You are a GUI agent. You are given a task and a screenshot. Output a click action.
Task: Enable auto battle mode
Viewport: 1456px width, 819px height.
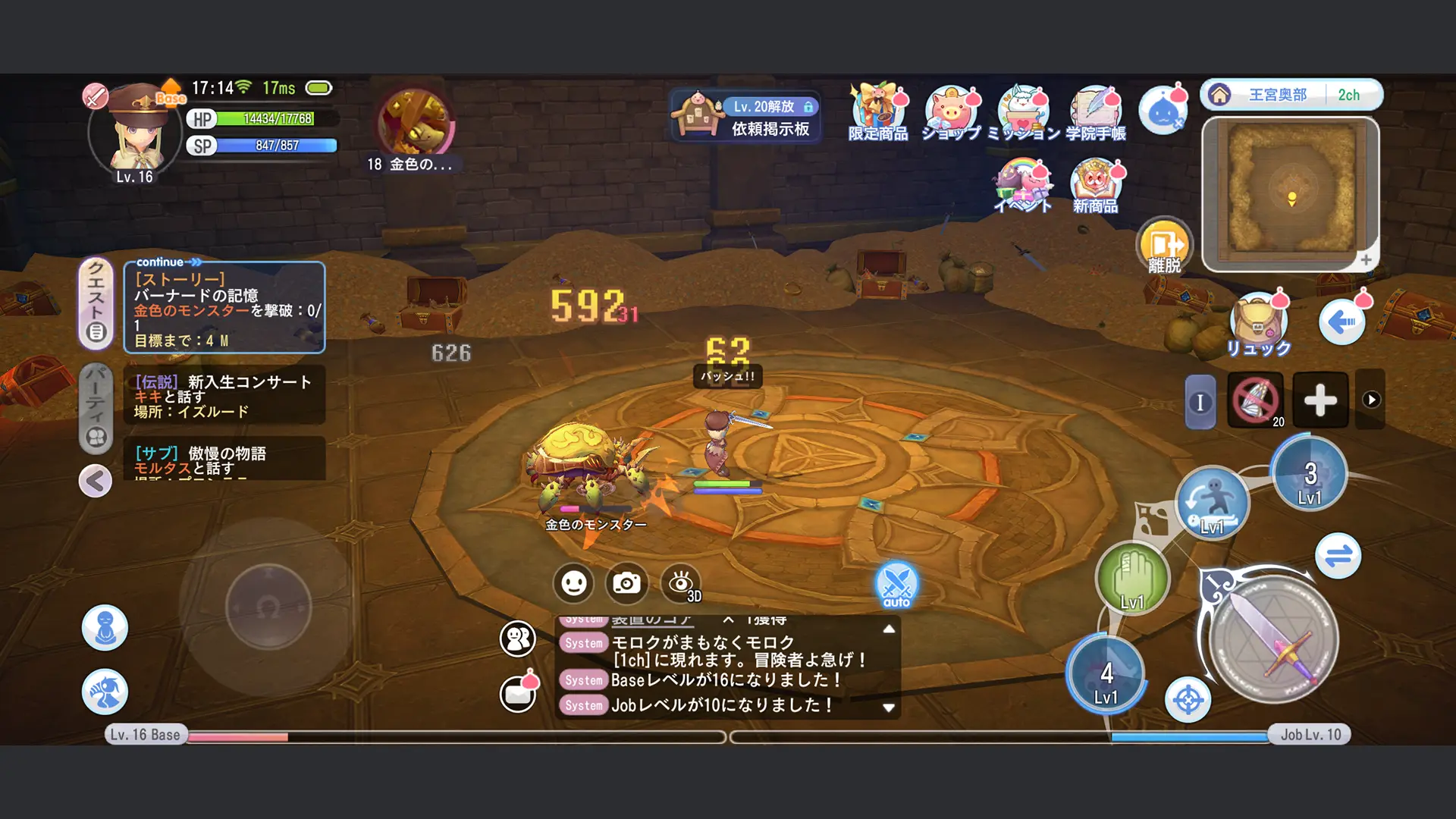tap(896, 585)
